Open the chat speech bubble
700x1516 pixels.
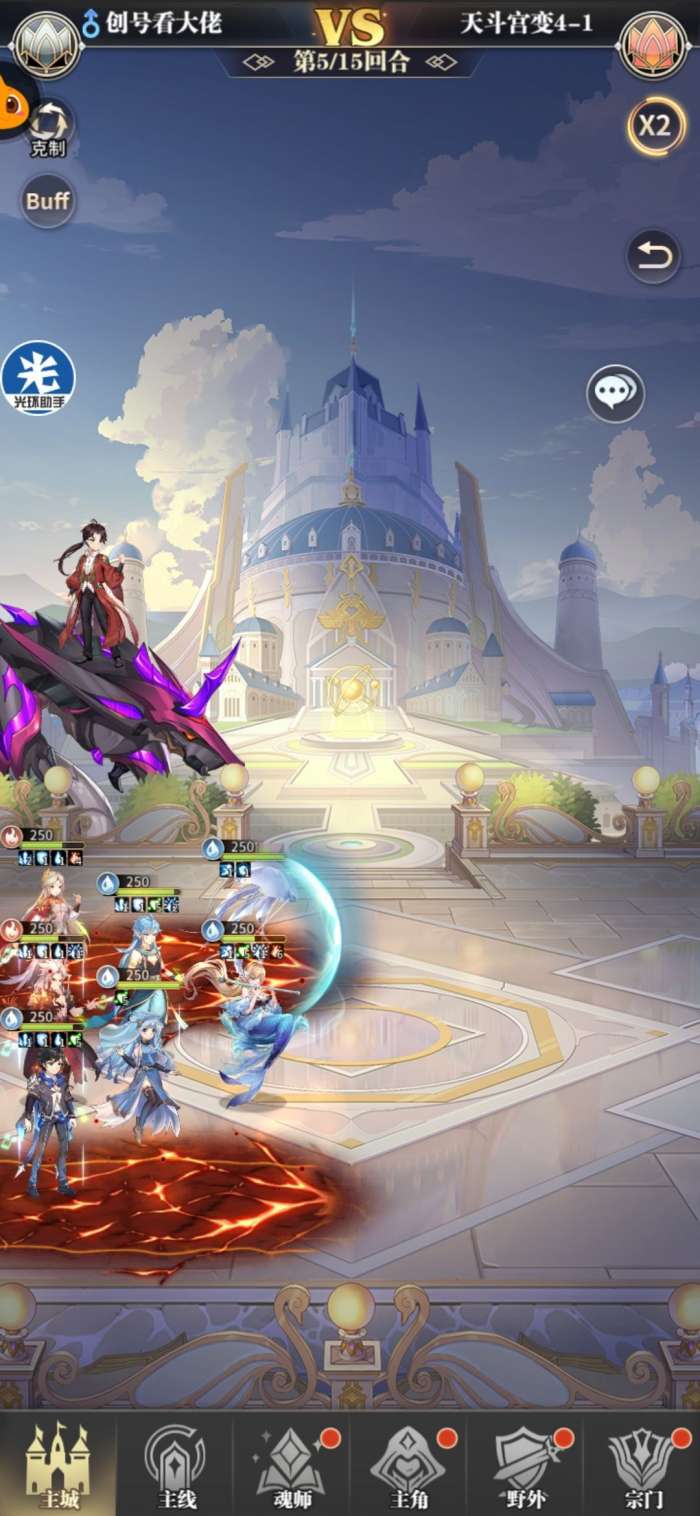coord(615,393)
